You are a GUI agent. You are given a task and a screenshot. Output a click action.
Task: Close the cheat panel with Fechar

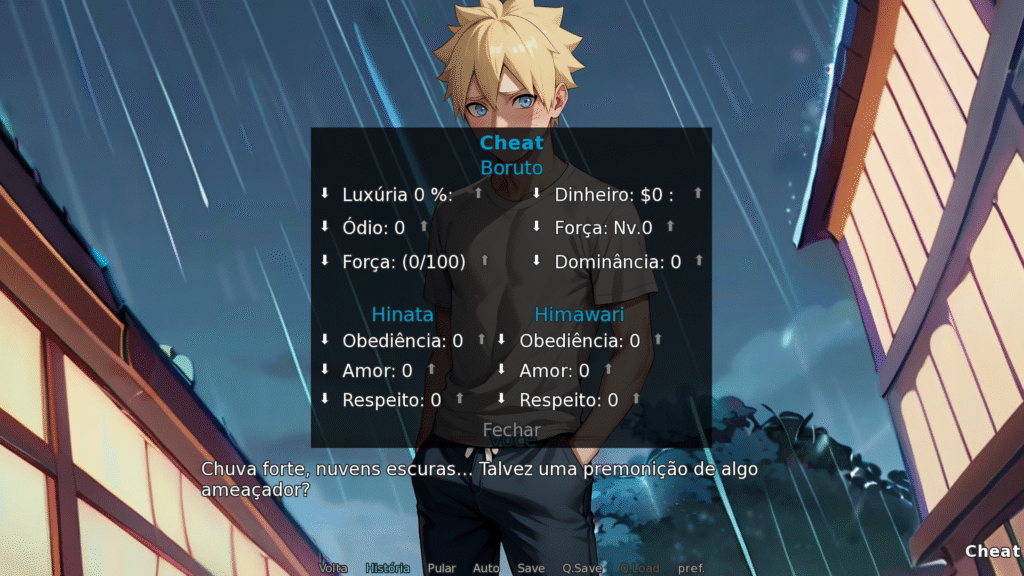tap(511, 430)
